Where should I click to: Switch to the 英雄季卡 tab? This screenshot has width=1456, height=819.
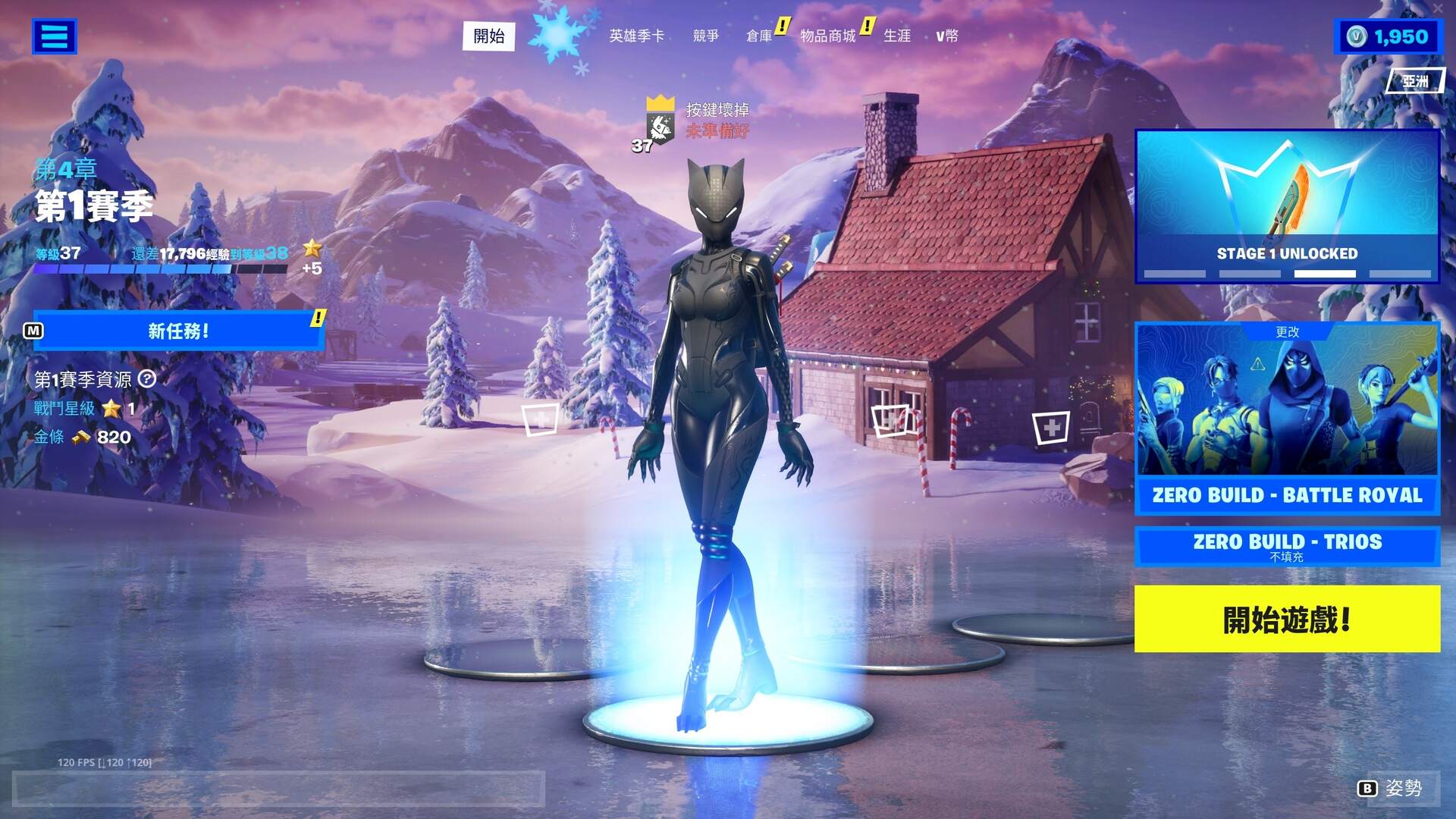pyautogui.click(x=637, y=36)
